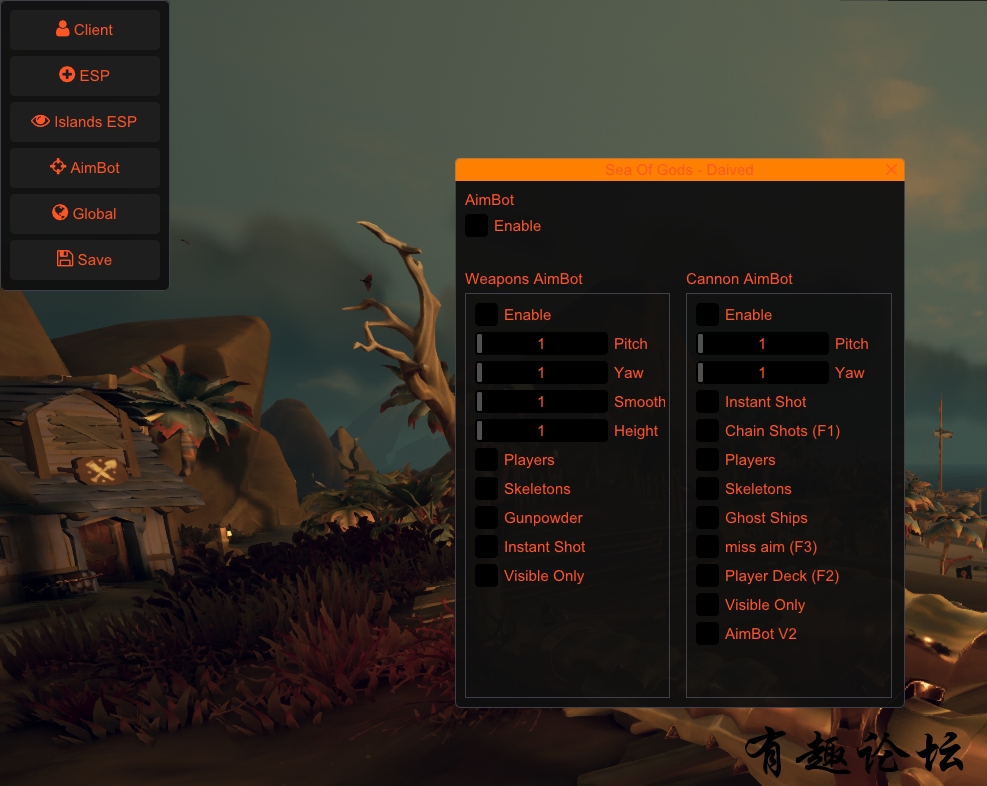Open the Global menu section
Viewport: 987px width, 786px height.
coord(85,214)
